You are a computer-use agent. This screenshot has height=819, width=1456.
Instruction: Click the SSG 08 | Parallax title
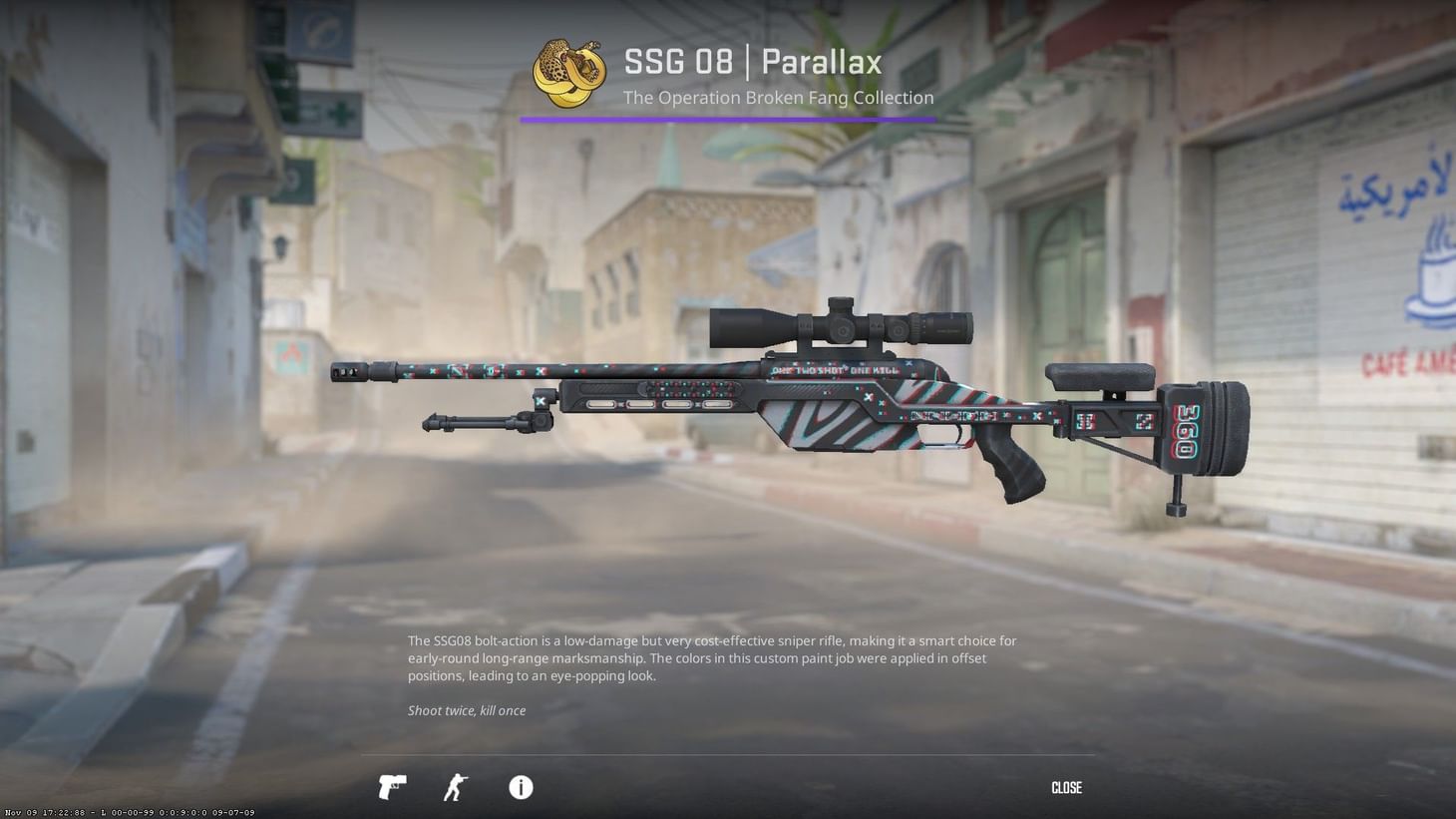tap(753, 62)
